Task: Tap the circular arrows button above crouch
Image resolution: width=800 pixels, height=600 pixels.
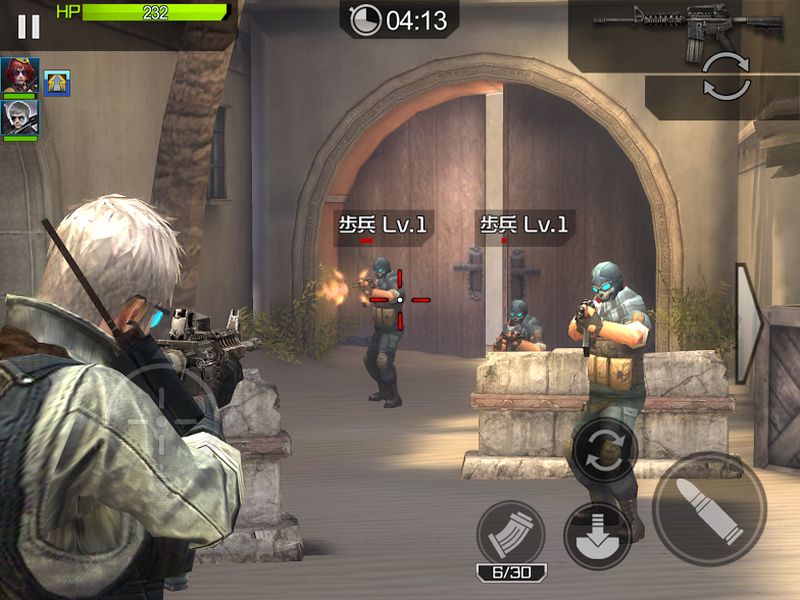Action: [x=604, y=451]
